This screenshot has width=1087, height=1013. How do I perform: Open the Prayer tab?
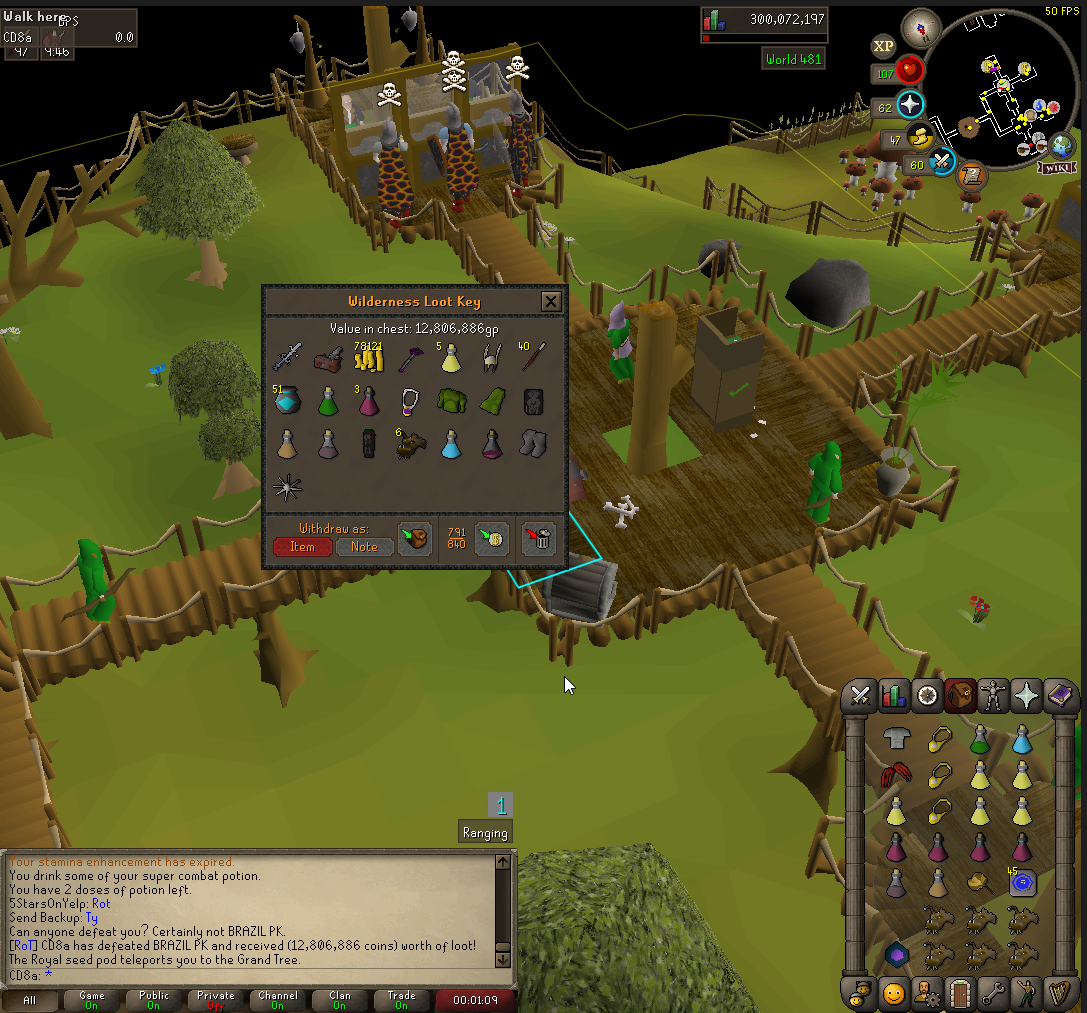pos(1026,694)
